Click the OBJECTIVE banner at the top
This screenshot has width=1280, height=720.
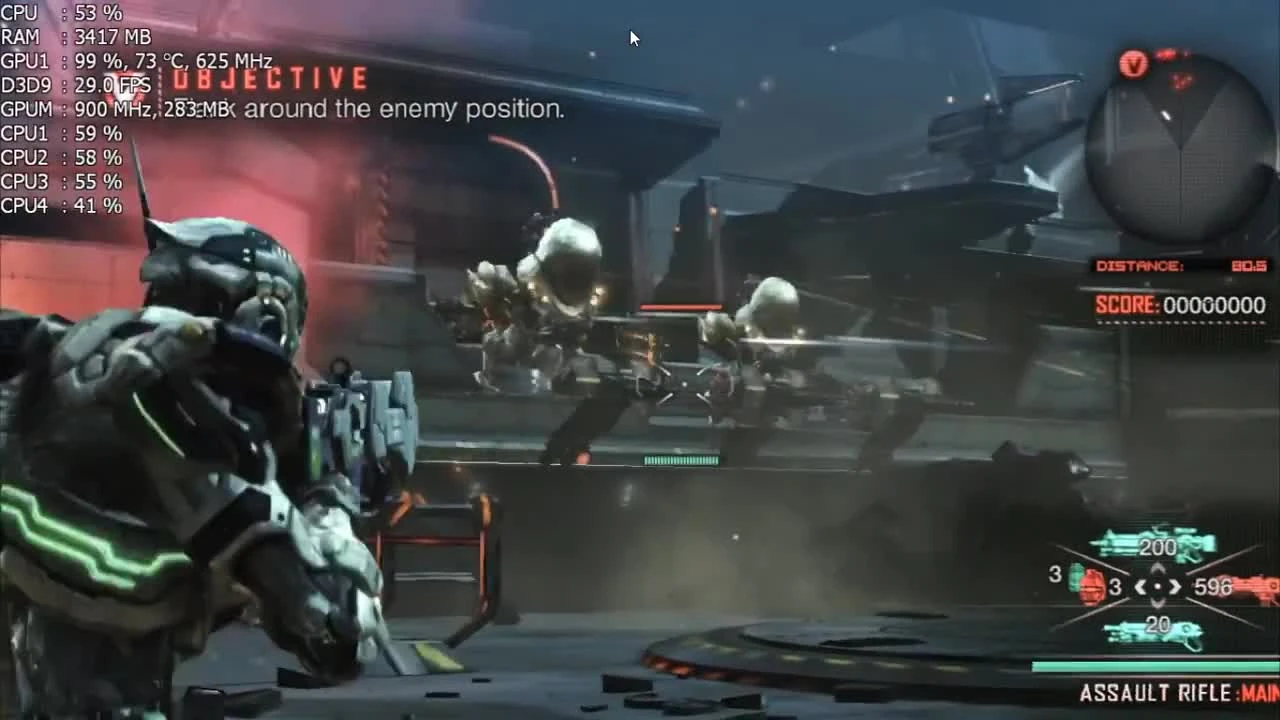268,79
